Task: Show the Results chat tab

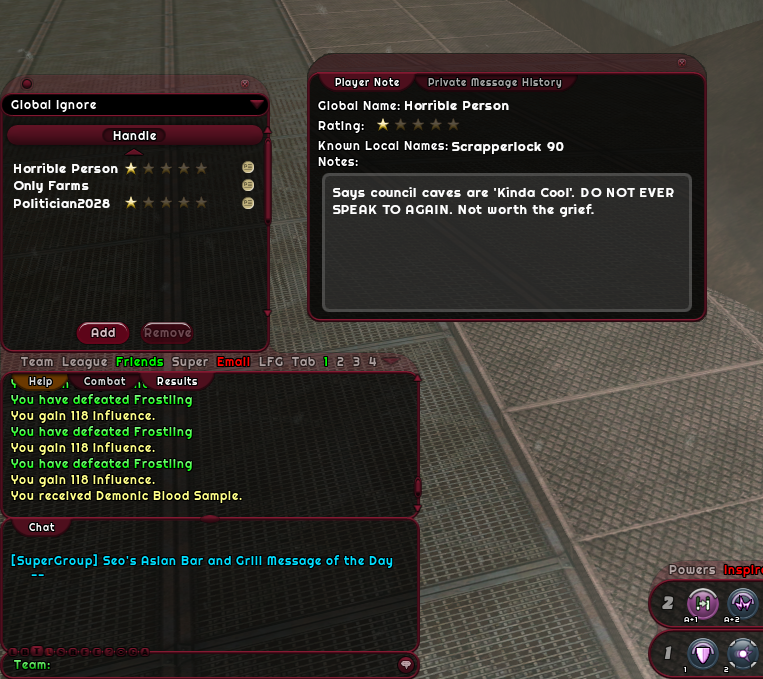Action: [x=177, y=381]
